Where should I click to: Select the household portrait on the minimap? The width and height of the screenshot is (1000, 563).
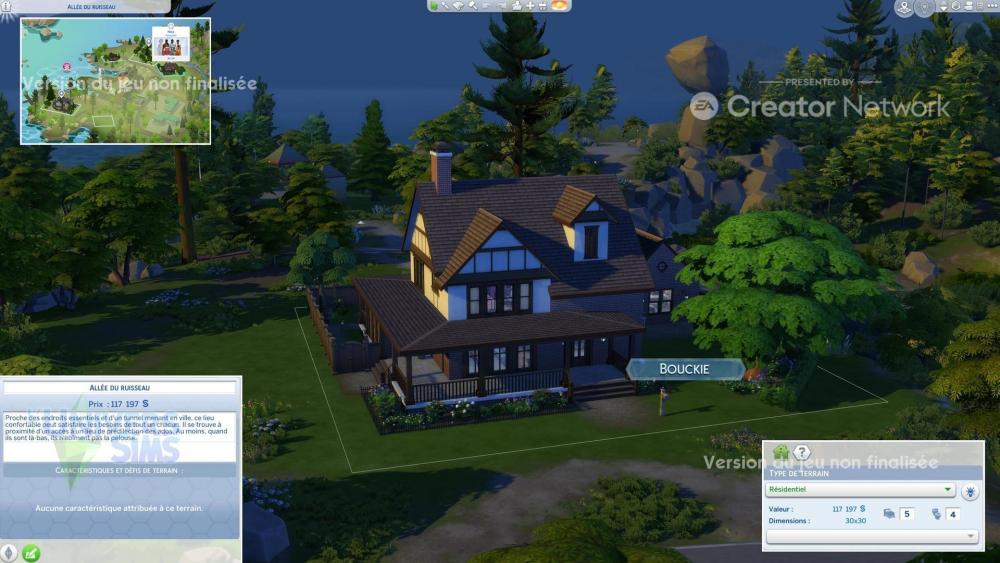[x=171, y=46]
